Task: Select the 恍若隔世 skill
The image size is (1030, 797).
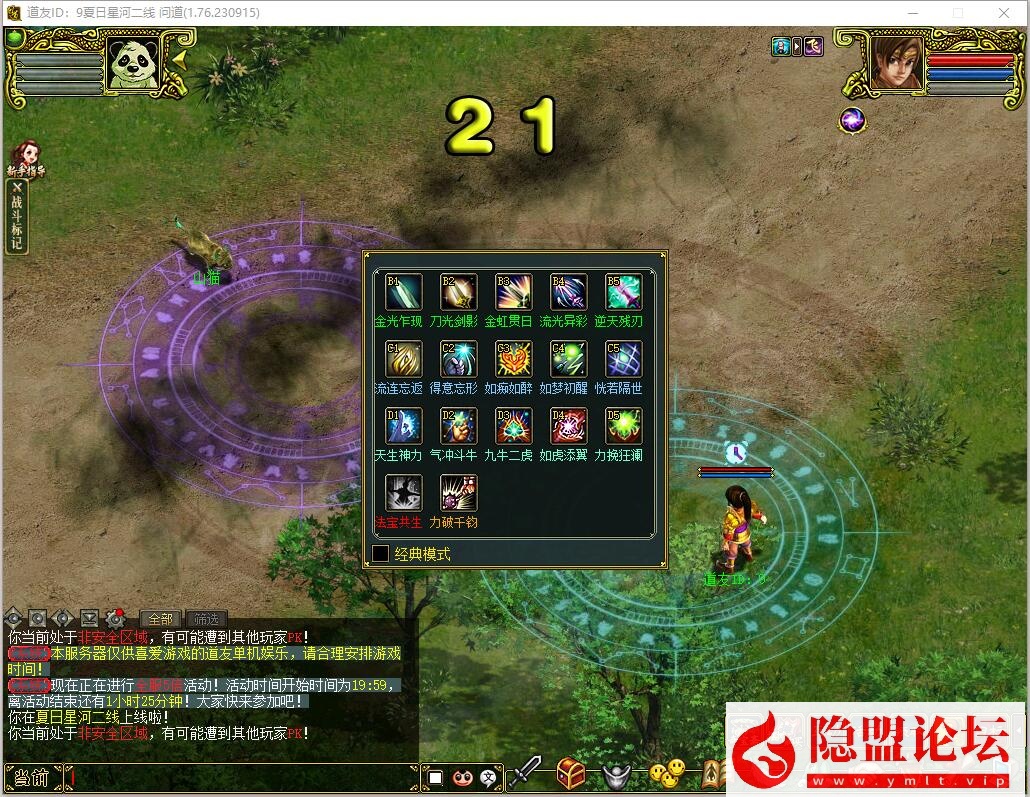Action: pos(624,359)
